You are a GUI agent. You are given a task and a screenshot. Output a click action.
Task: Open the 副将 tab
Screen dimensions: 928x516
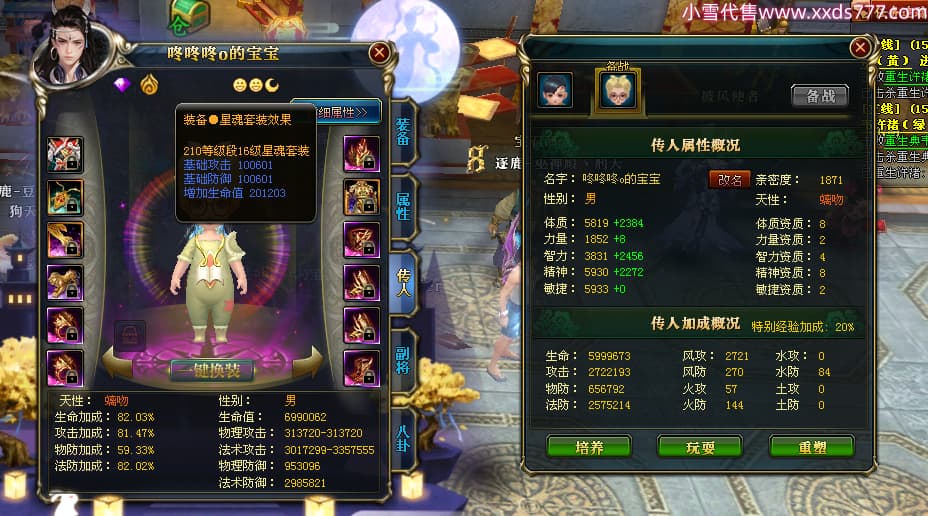tap(403, 365)
